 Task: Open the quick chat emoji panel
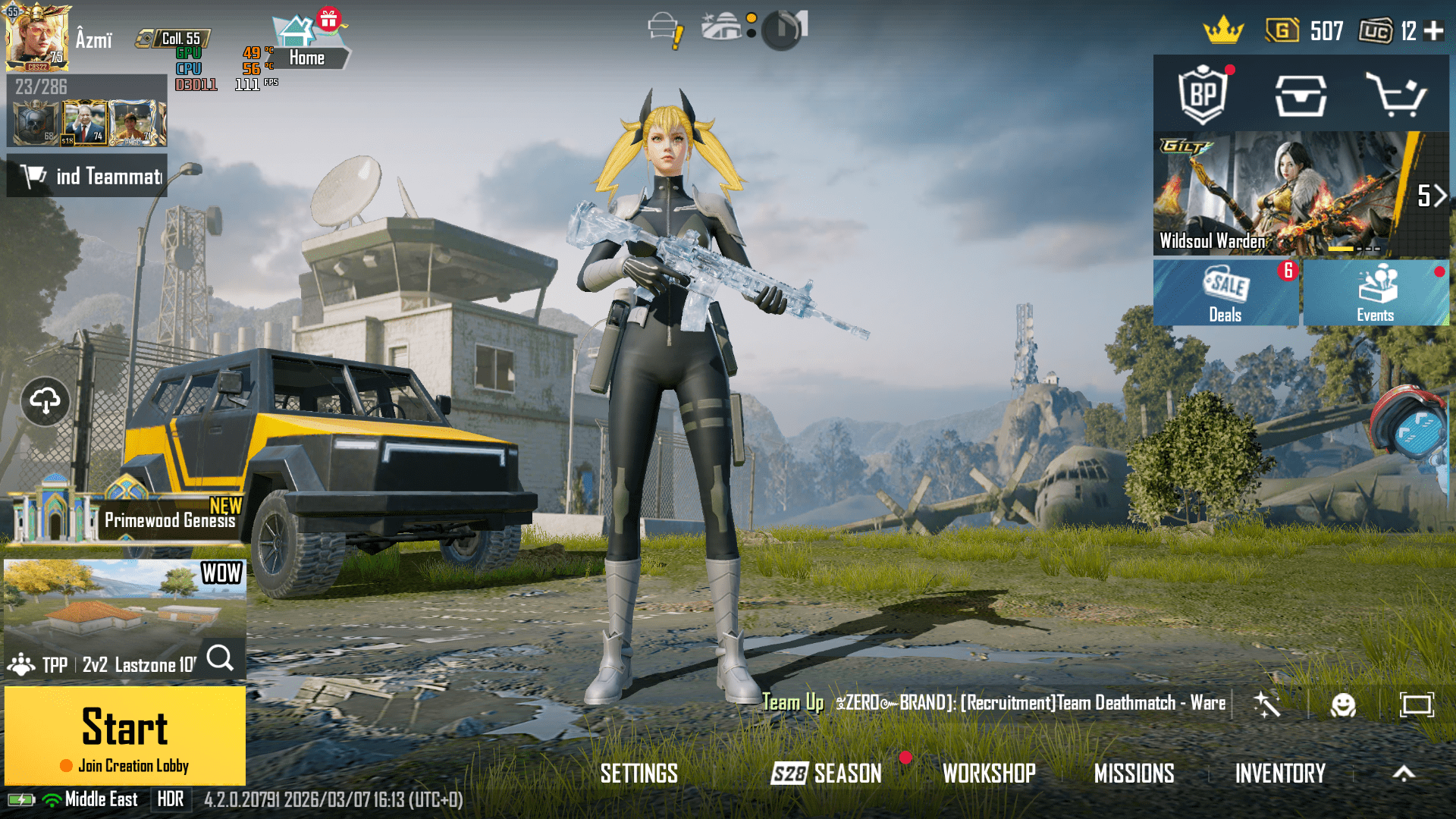(x=1344, y=706)
